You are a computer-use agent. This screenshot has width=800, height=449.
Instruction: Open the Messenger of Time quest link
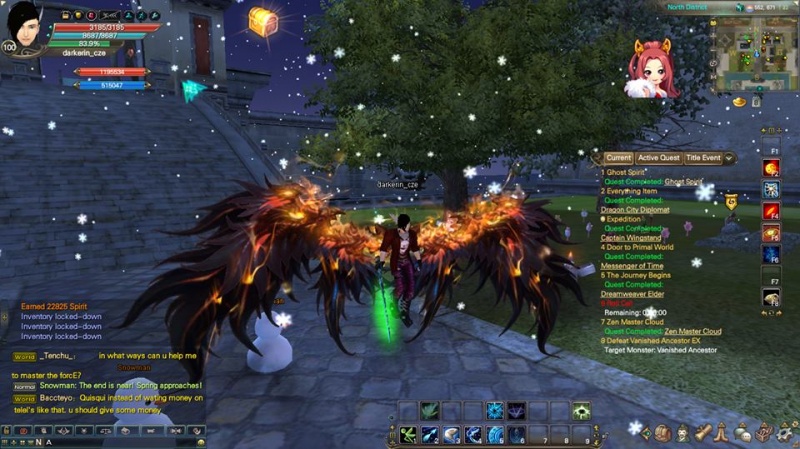pos(634,265)
